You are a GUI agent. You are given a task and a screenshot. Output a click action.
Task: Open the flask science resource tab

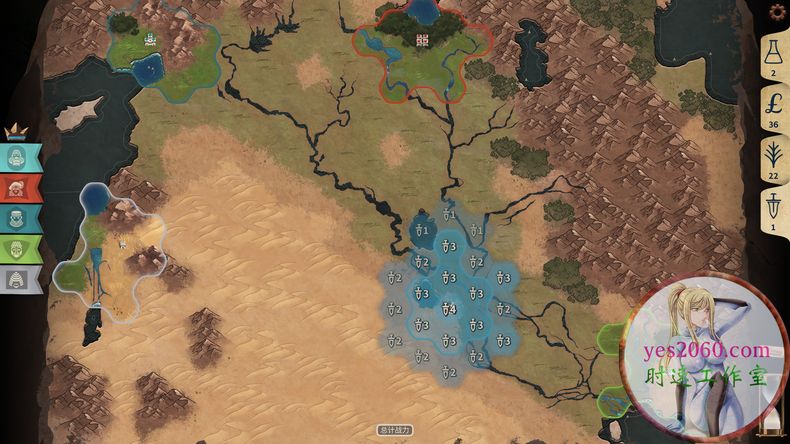click(774, 58)
